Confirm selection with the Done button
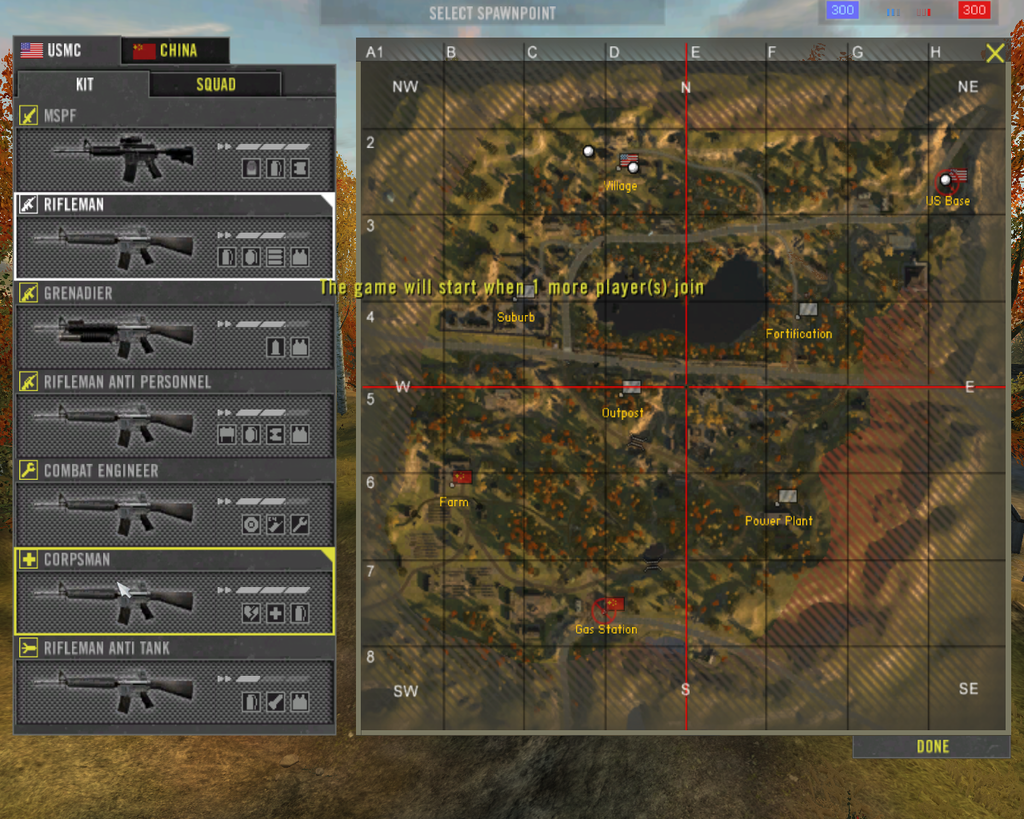The image size is (1024, 819). pos(932,746)
